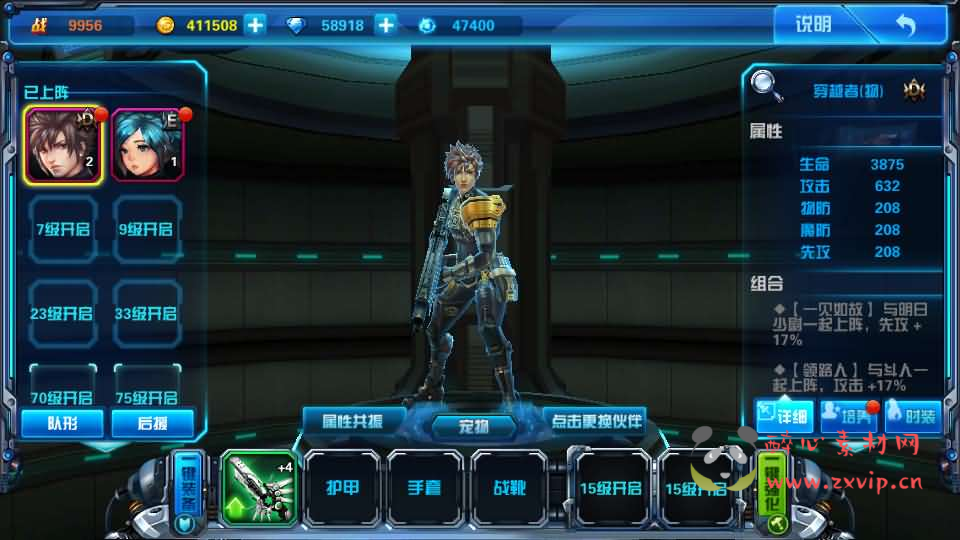Open 属性共振 attribute resonance
The width and height of the screenshot is (960, 540).
[354, 419]
